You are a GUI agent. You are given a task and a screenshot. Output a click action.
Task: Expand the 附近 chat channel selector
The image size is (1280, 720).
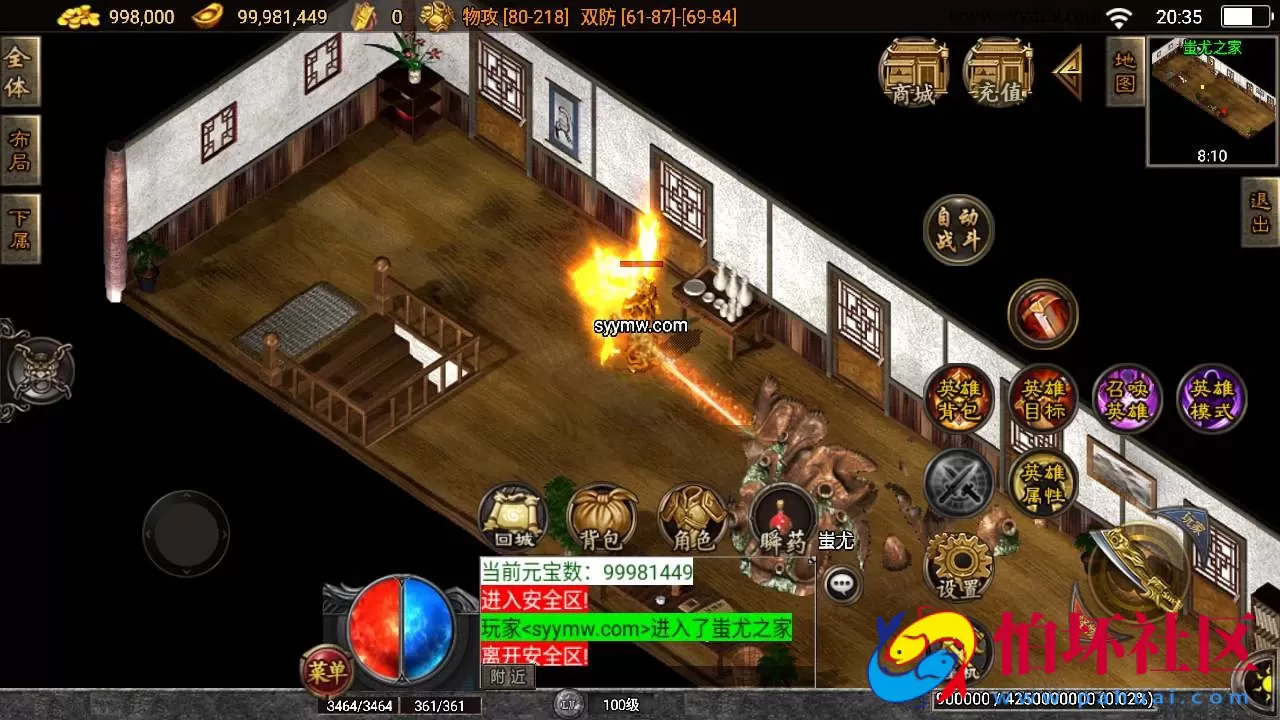(510, 676)
